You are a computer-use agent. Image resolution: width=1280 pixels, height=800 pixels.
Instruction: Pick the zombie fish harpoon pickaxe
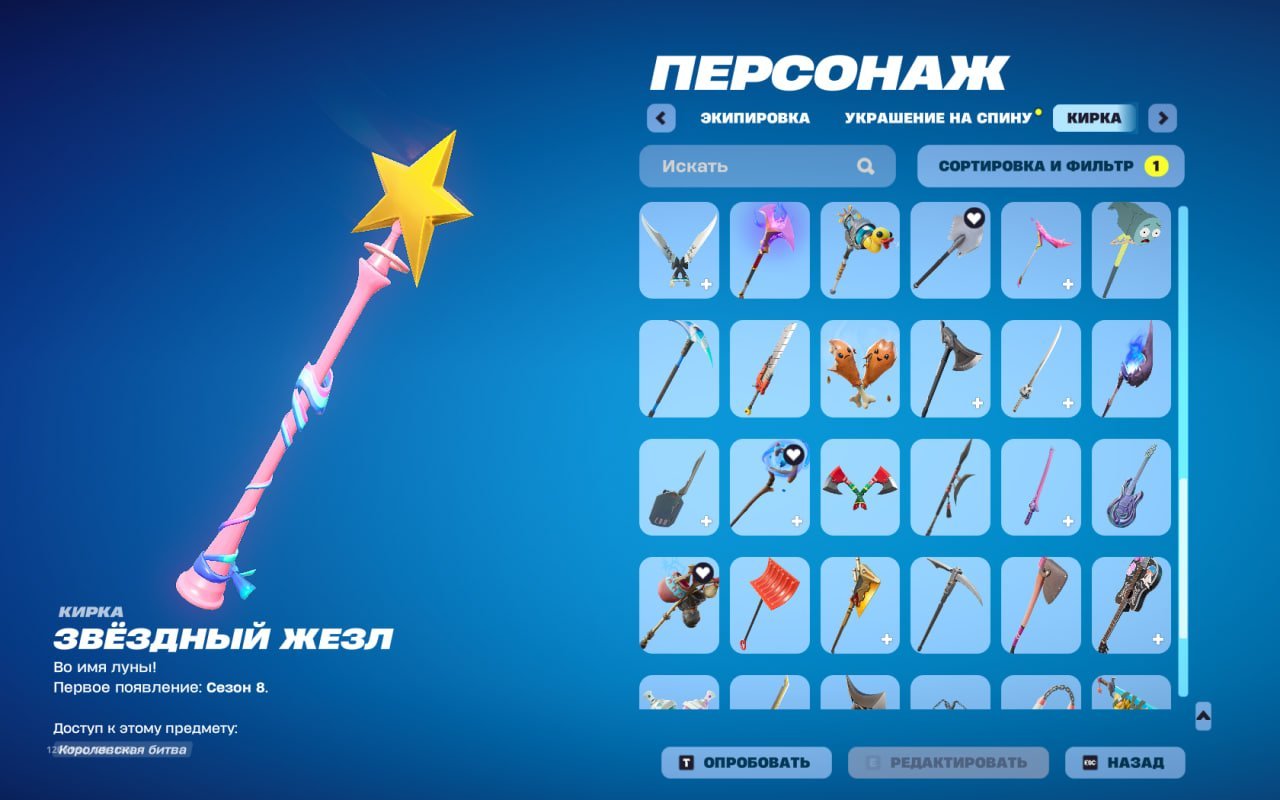point(1130,250)
